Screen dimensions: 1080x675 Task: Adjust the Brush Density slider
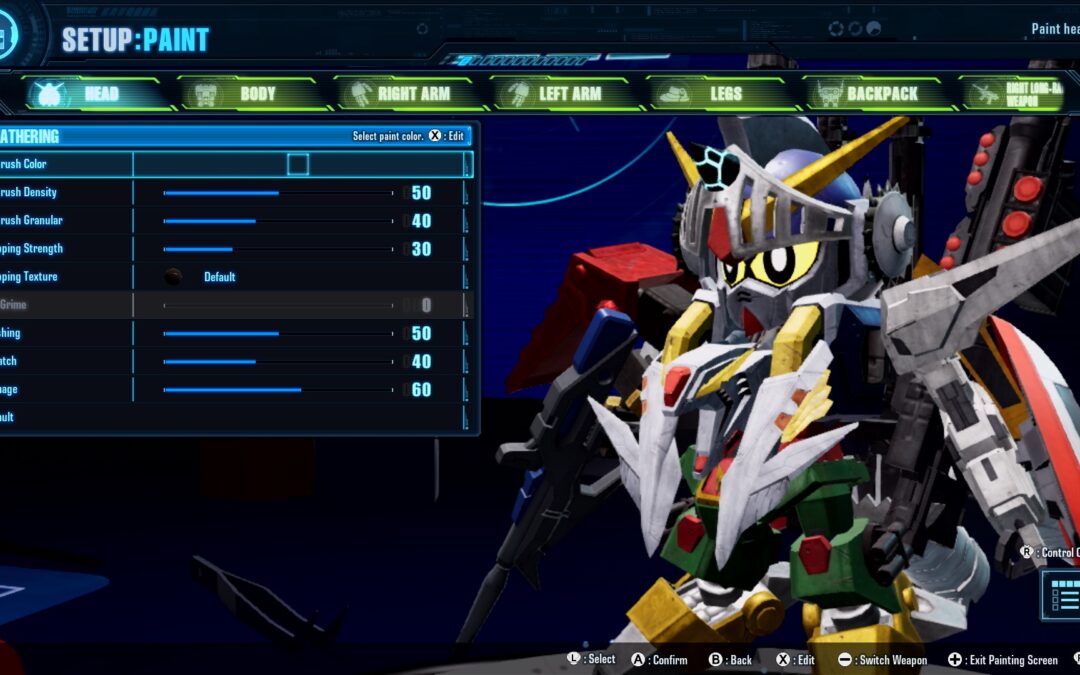tap(278, 193)
